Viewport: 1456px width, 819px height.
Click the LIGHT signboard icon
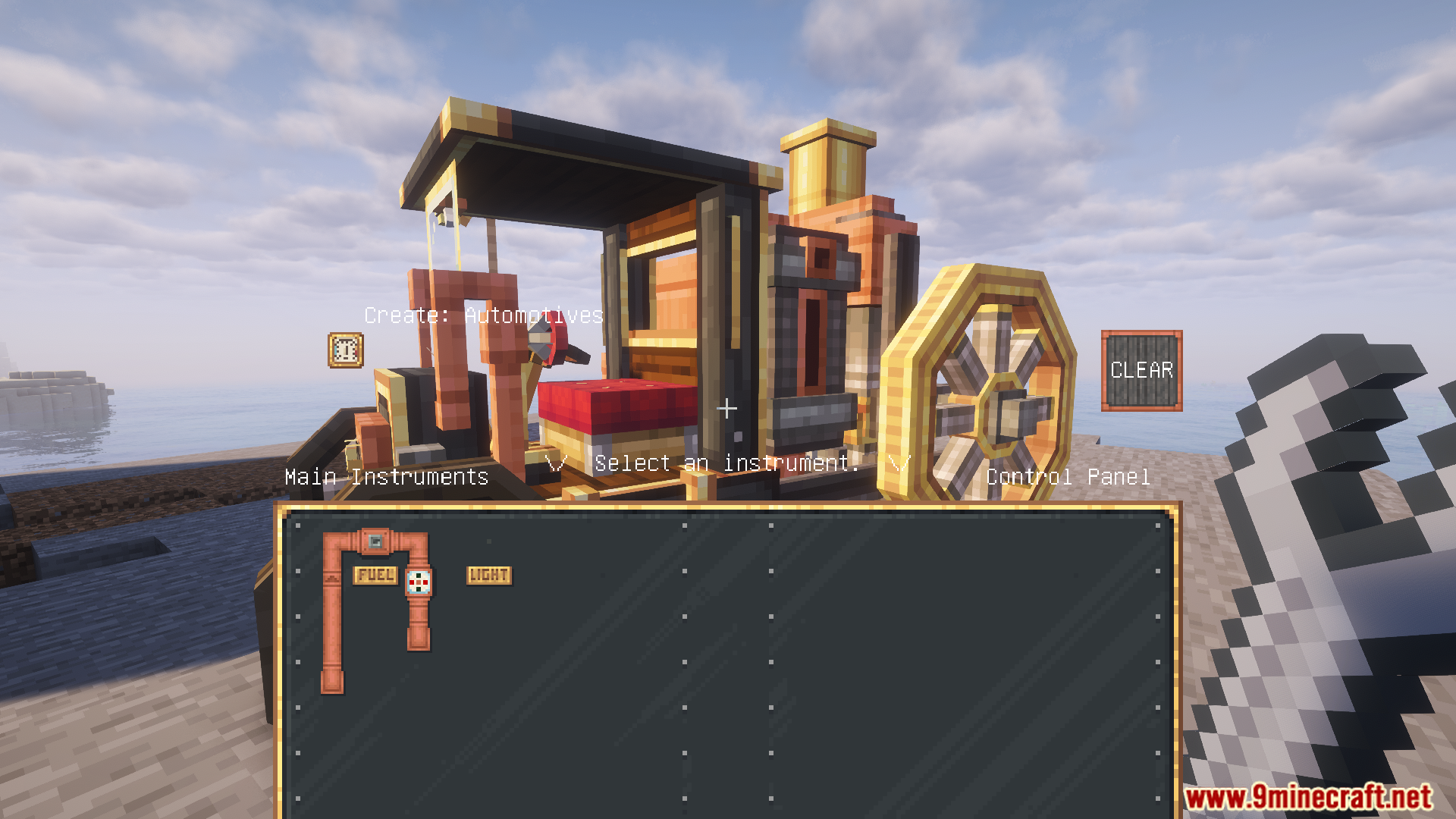(x=488, y=576)
